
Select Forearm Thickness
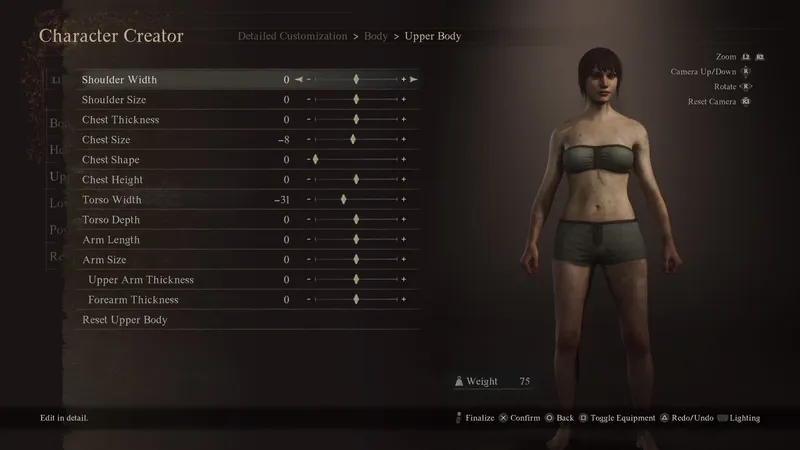133,300
